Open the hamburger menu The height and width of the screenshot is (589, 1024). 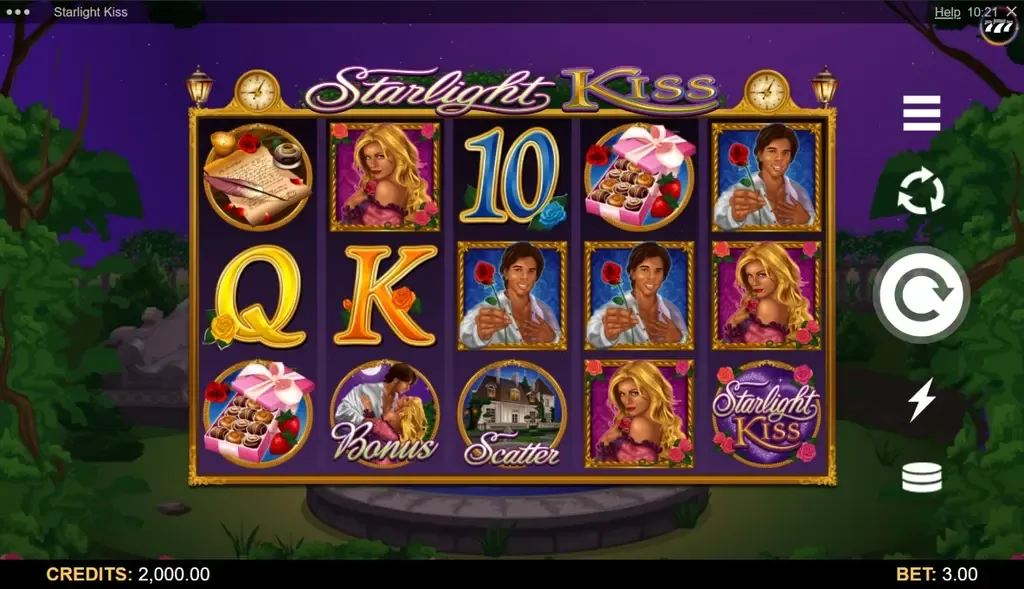coord(921,114)
